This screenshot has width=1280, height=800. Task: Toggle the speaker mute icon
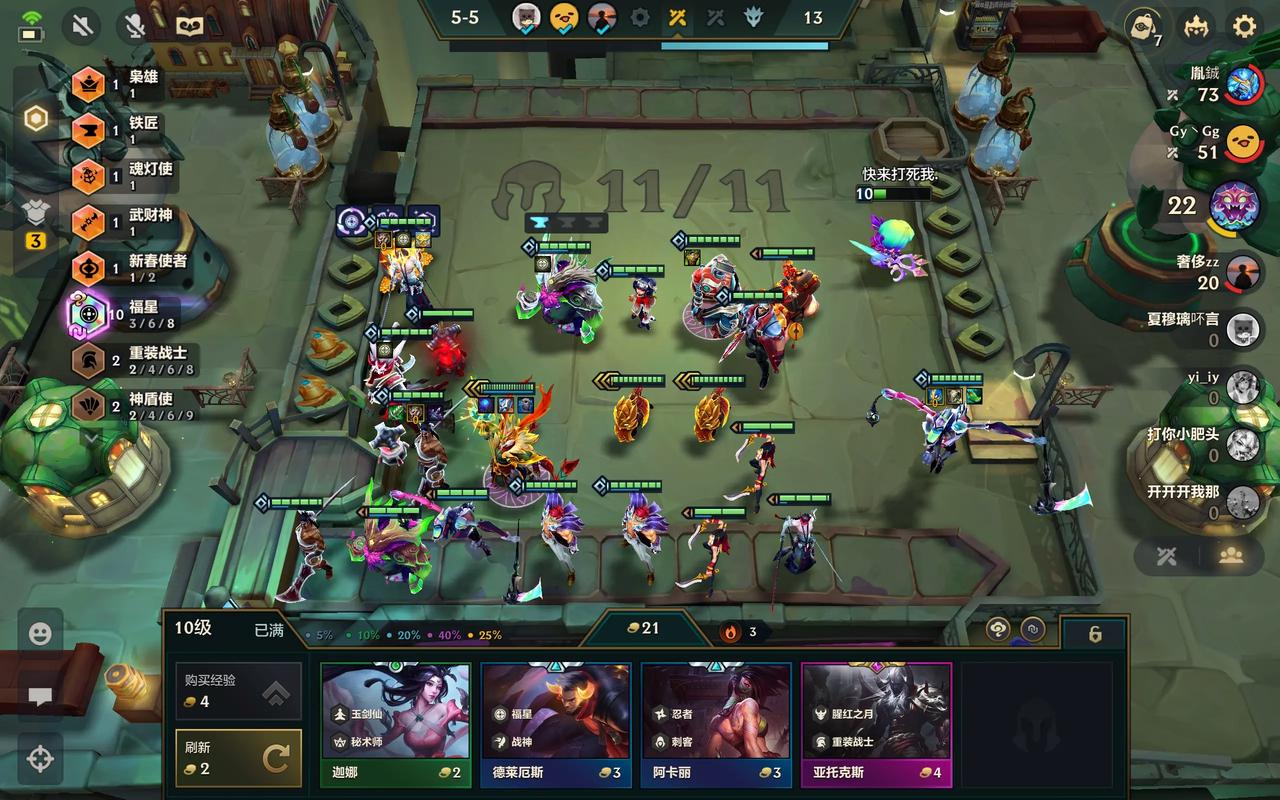click(81, 26)
